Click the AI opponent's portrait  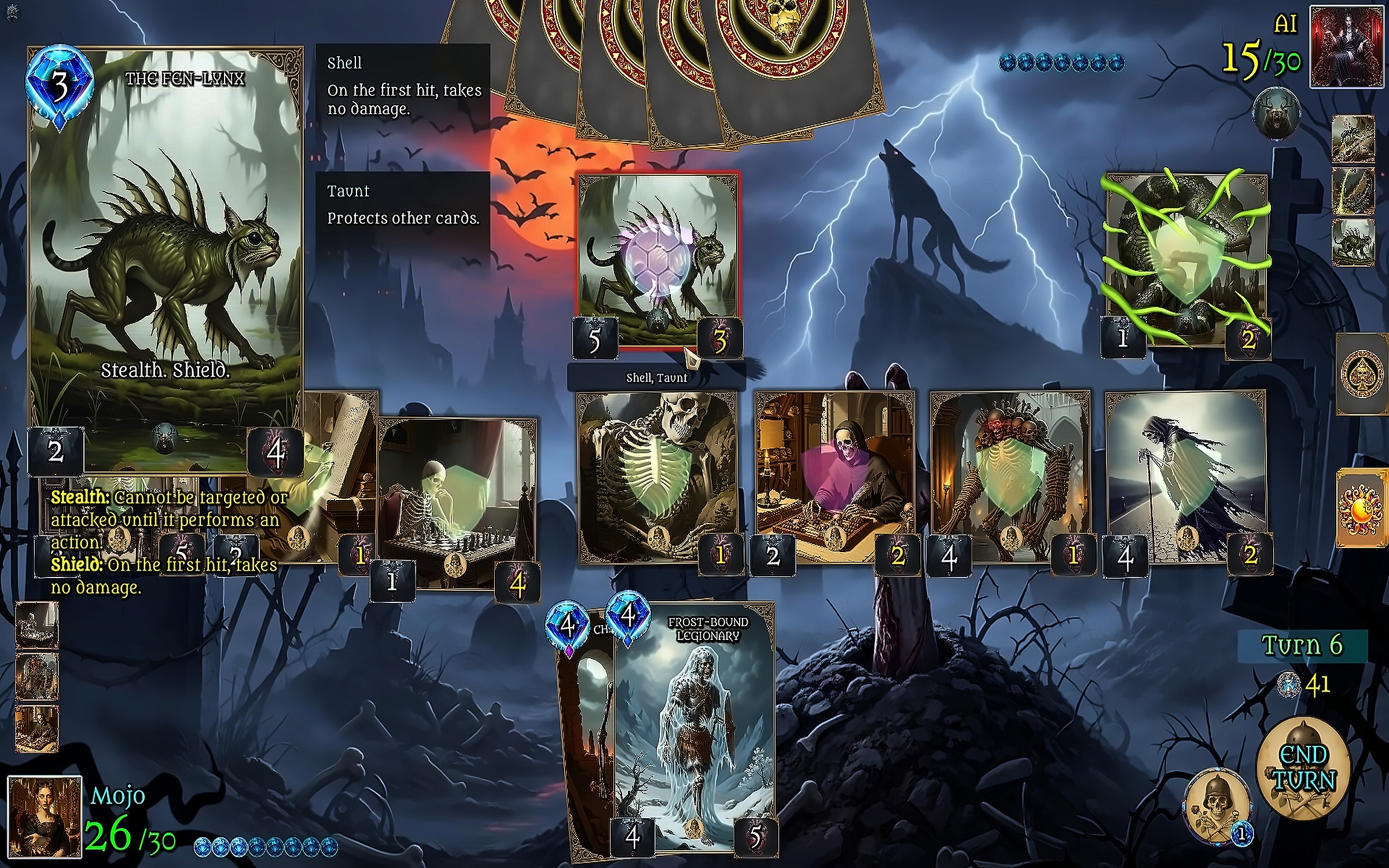1345,46
